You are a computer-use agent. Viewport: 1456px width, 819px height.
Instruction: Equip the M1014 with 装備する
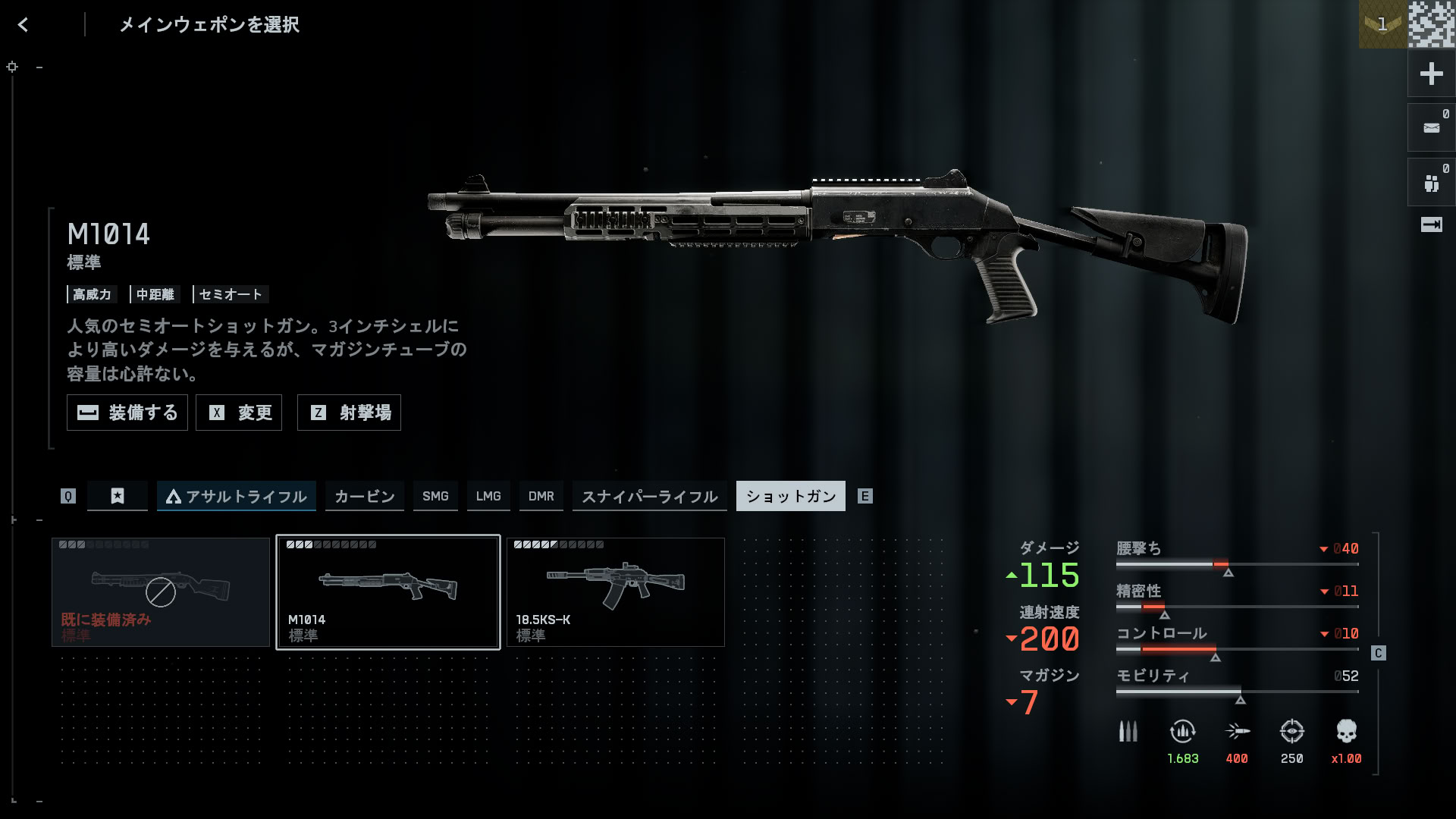[127, 413]
